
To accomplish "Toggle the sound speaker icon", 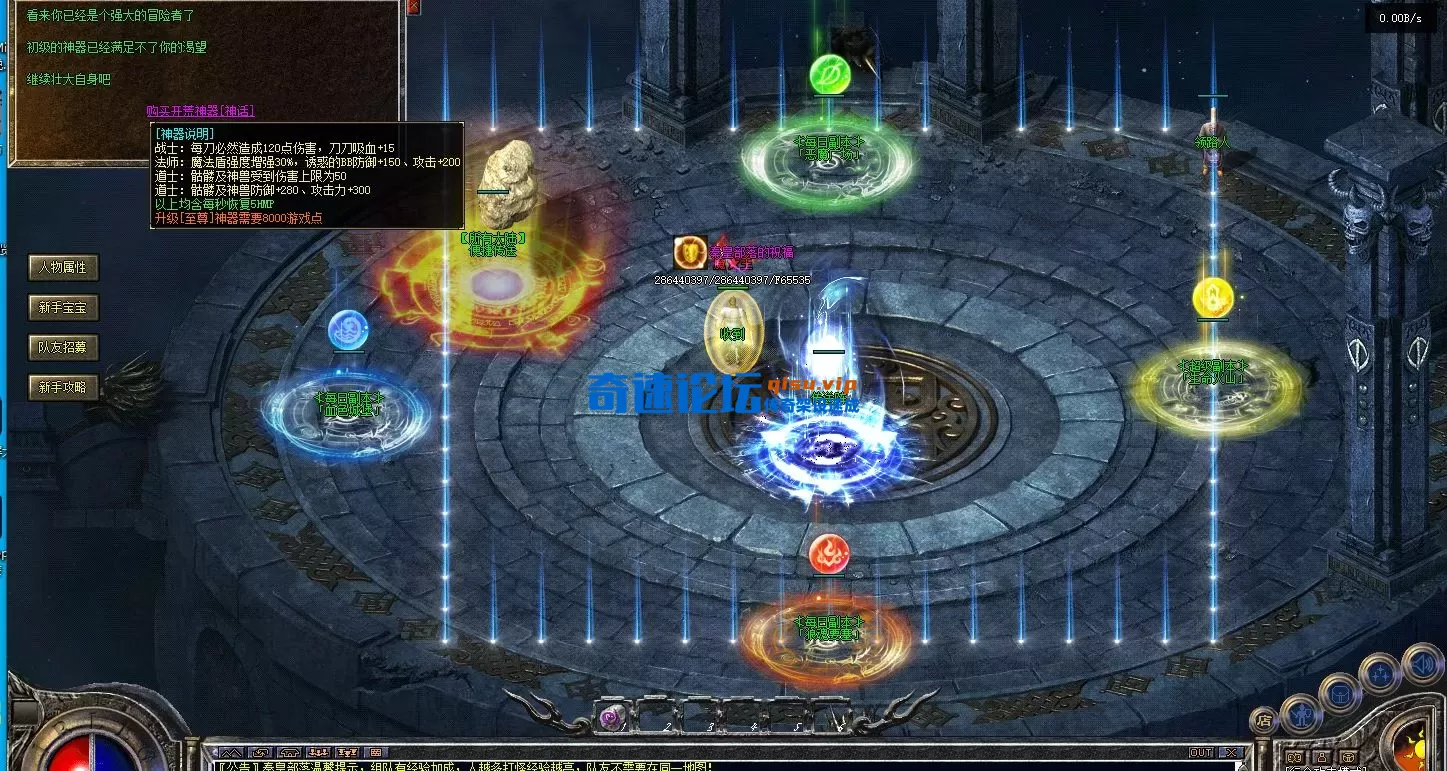I will pyautogui.click(x=1421, y=662).
